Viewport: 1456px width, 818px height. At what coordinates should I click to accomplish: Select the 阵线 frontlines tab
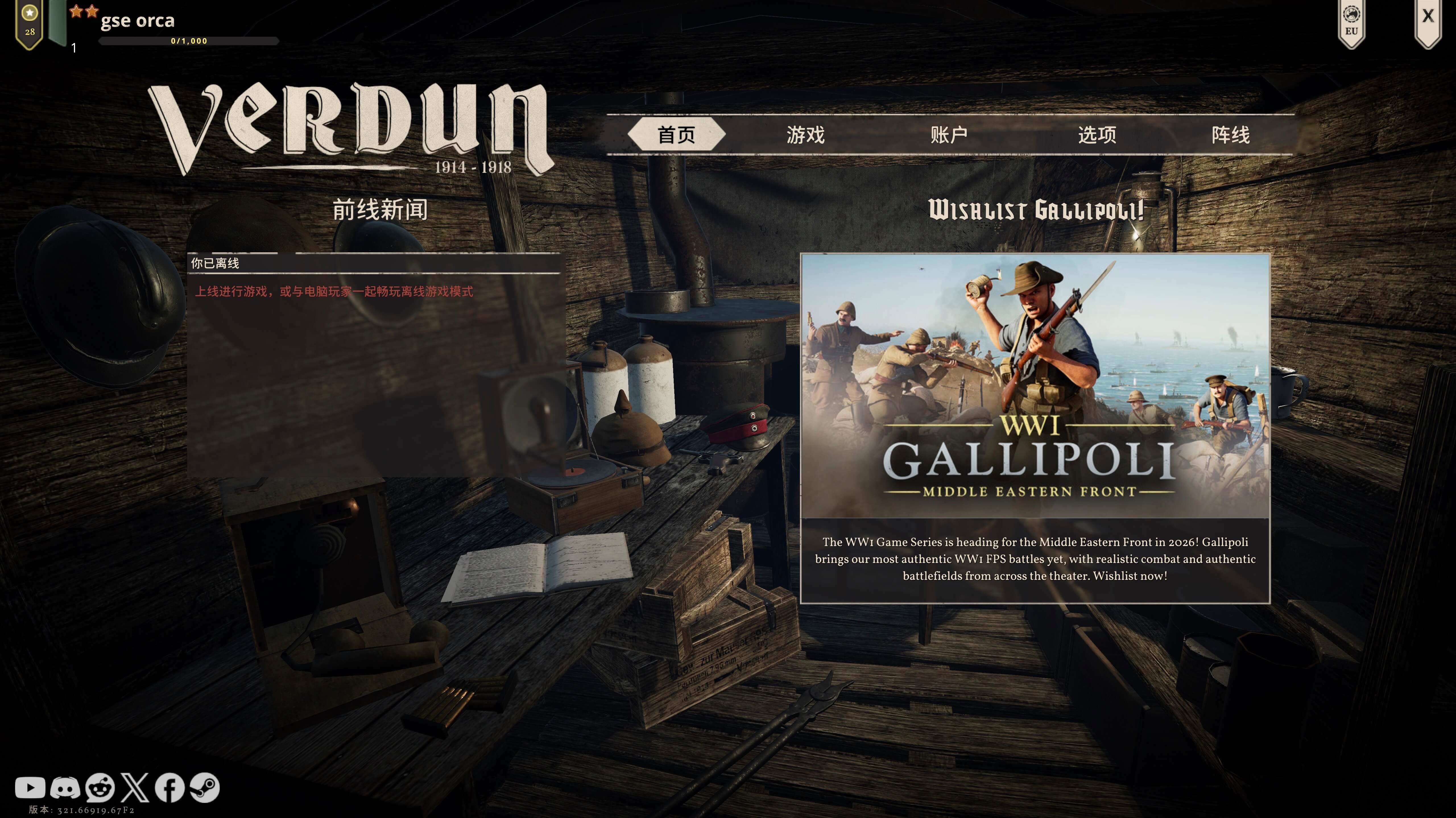click(1230, 135)
